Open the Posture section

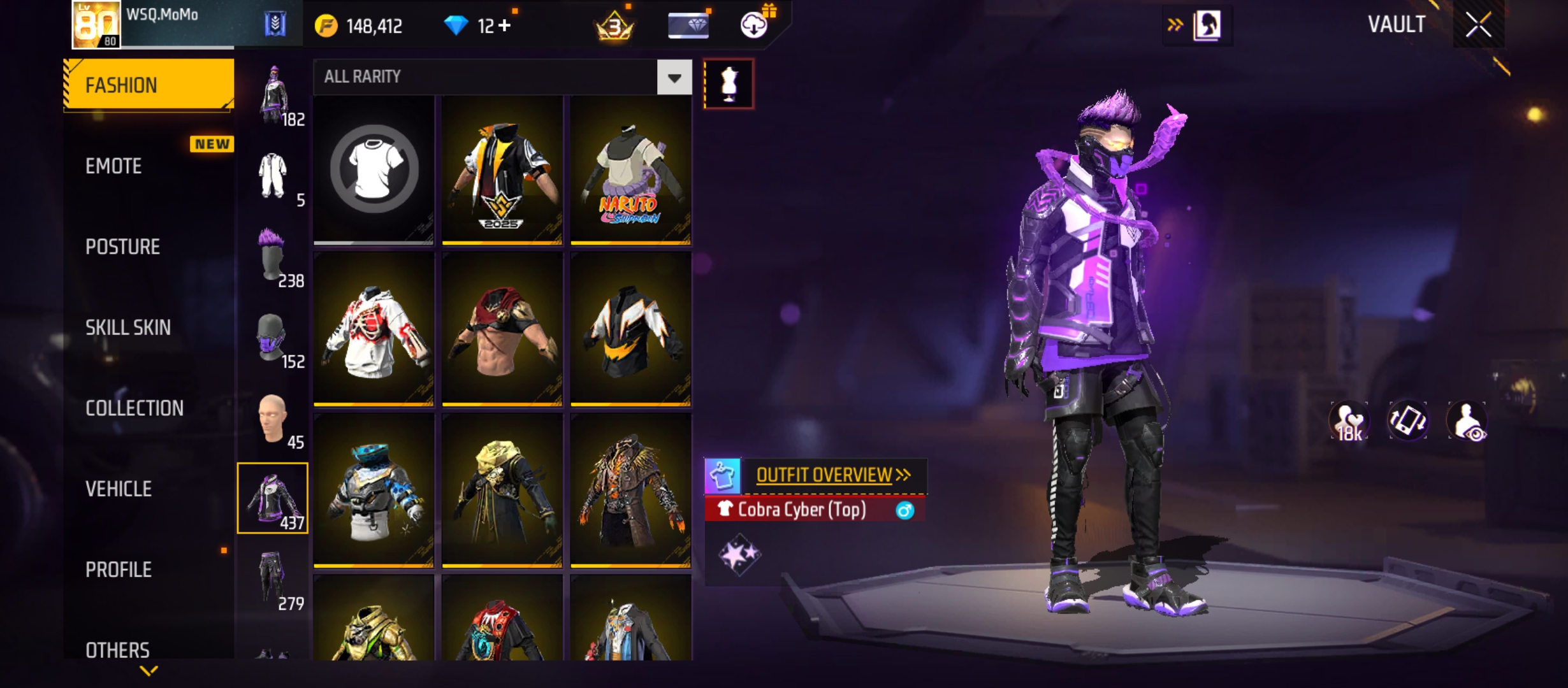pos(122,247)
